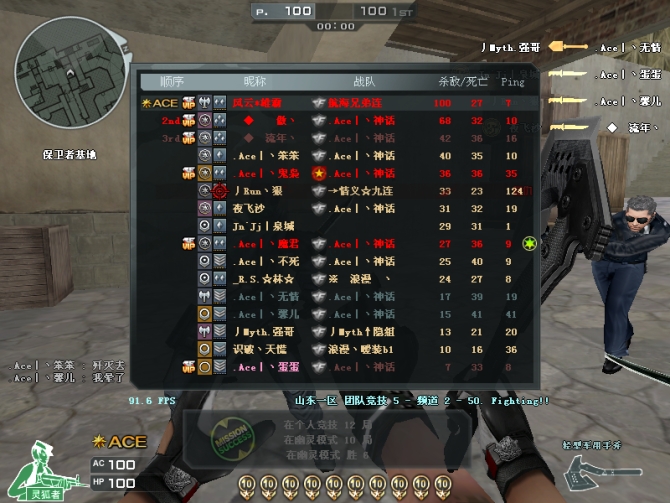Choose the 识破、天谴 player row
The height and width of the screenshot is (503, 670).
click(338, 349)
